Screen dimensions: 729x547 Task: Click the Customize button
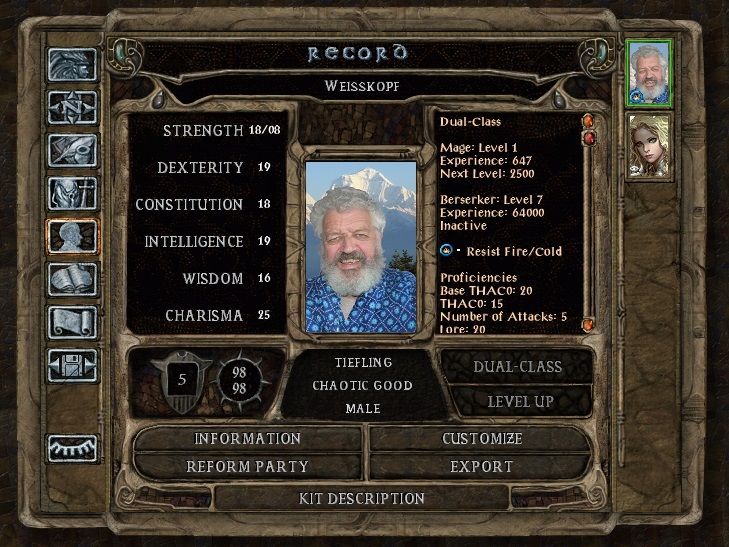point(482,439)
